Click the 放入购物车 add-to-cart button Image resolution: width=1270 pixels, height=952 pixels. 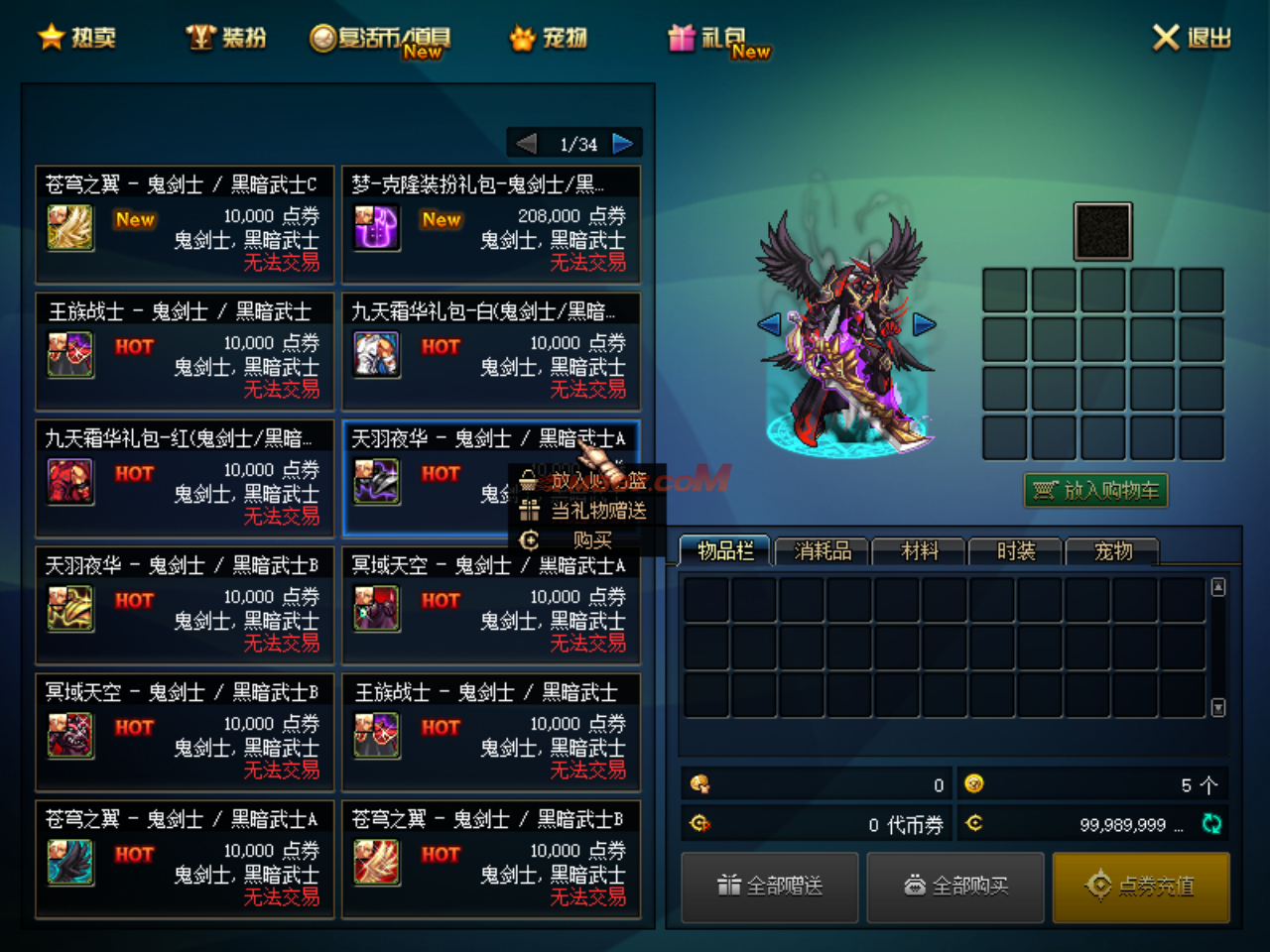point(1096,491)
